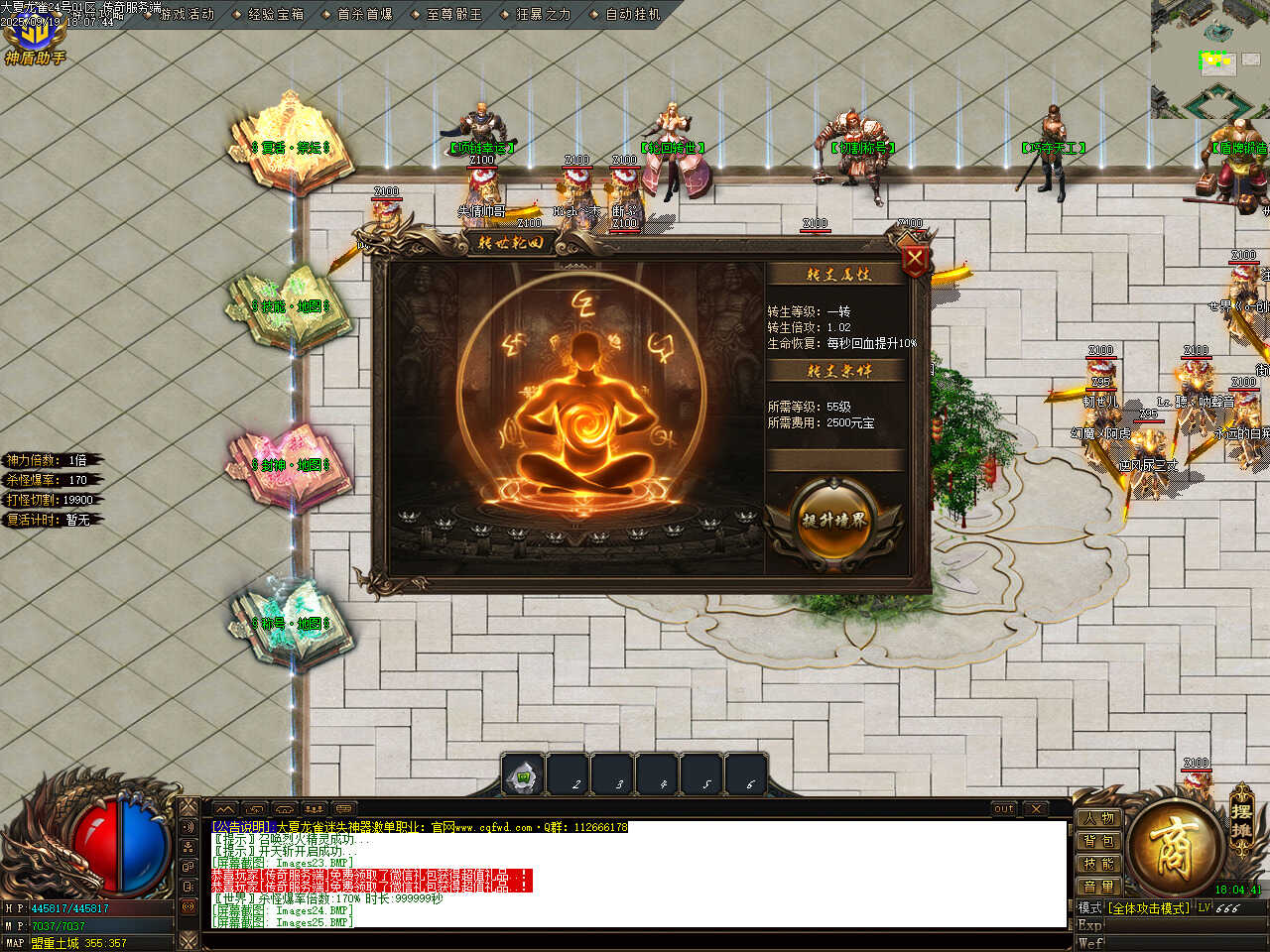The width and height of the screenshot is (1270, 952).
Task: Close the 转世轮回 reincarnation window
Action: click(x=914, y=261)
